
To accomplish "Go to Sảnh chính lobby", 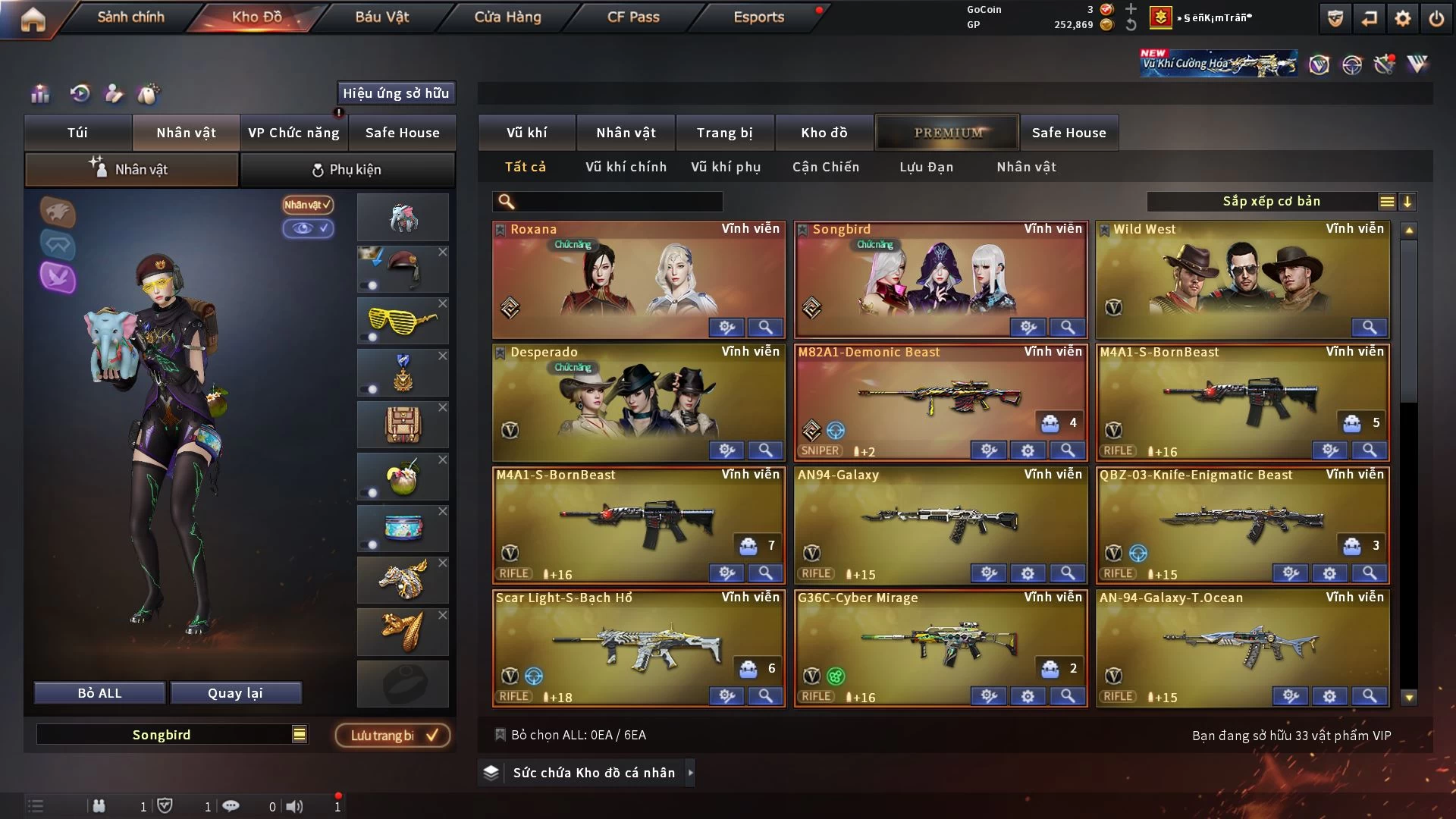I will (130, 17).
